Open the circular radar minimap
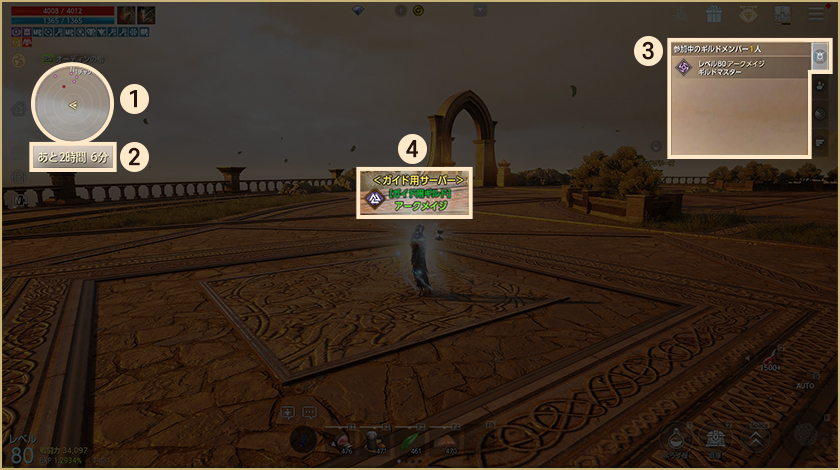The height and width of the screenshot is (470, 840). (71, 104)
